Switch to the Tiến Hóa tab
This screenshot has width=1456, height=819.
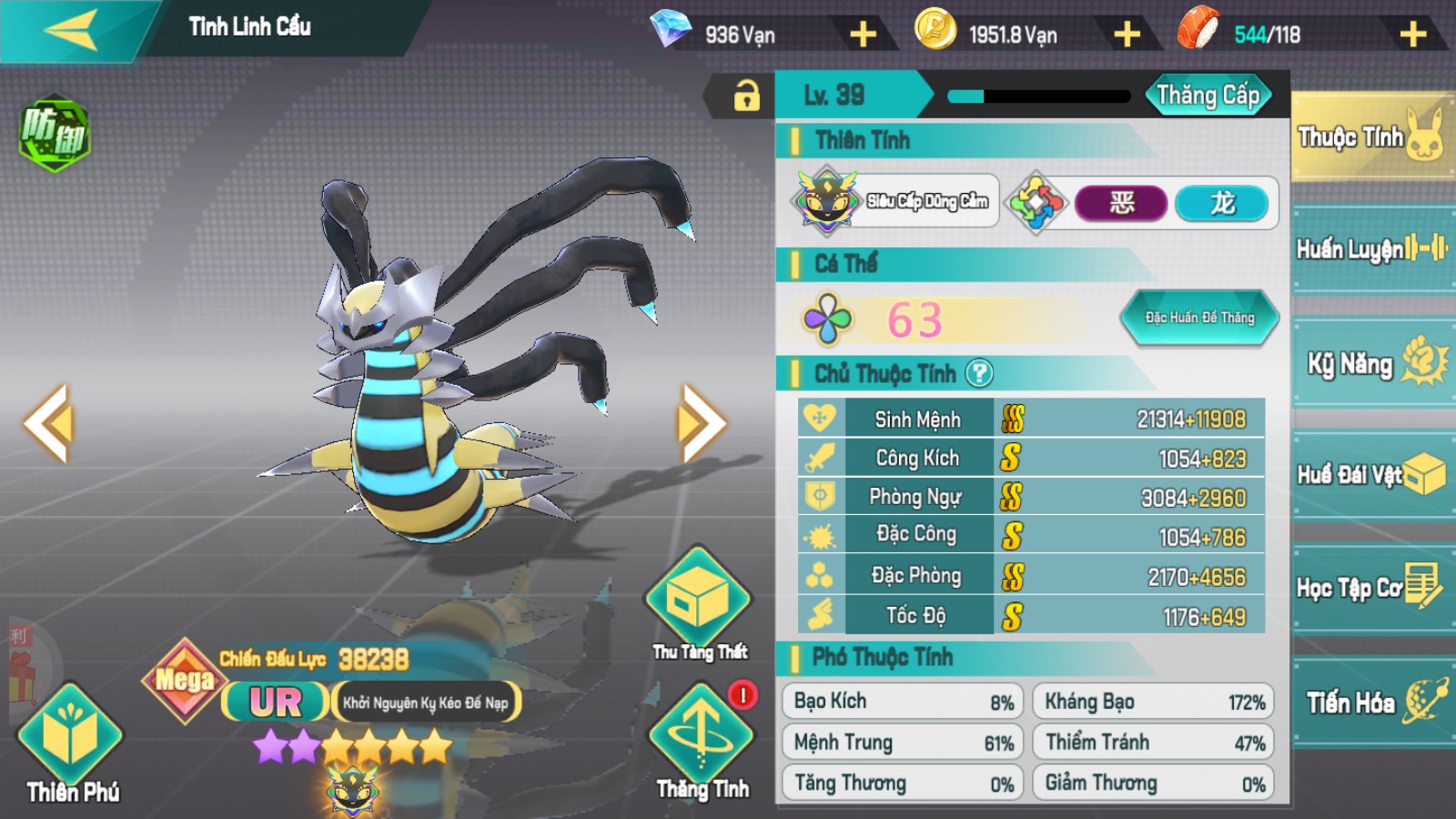(x=1371, y=702)
